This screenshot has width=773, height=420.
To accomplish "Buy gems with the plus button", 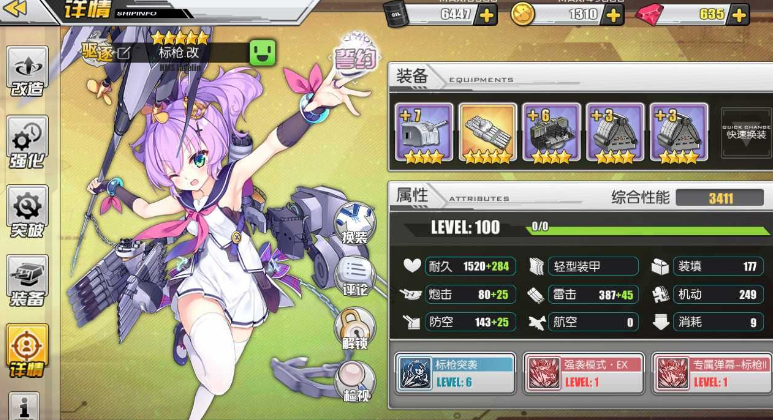I will 738,15.
